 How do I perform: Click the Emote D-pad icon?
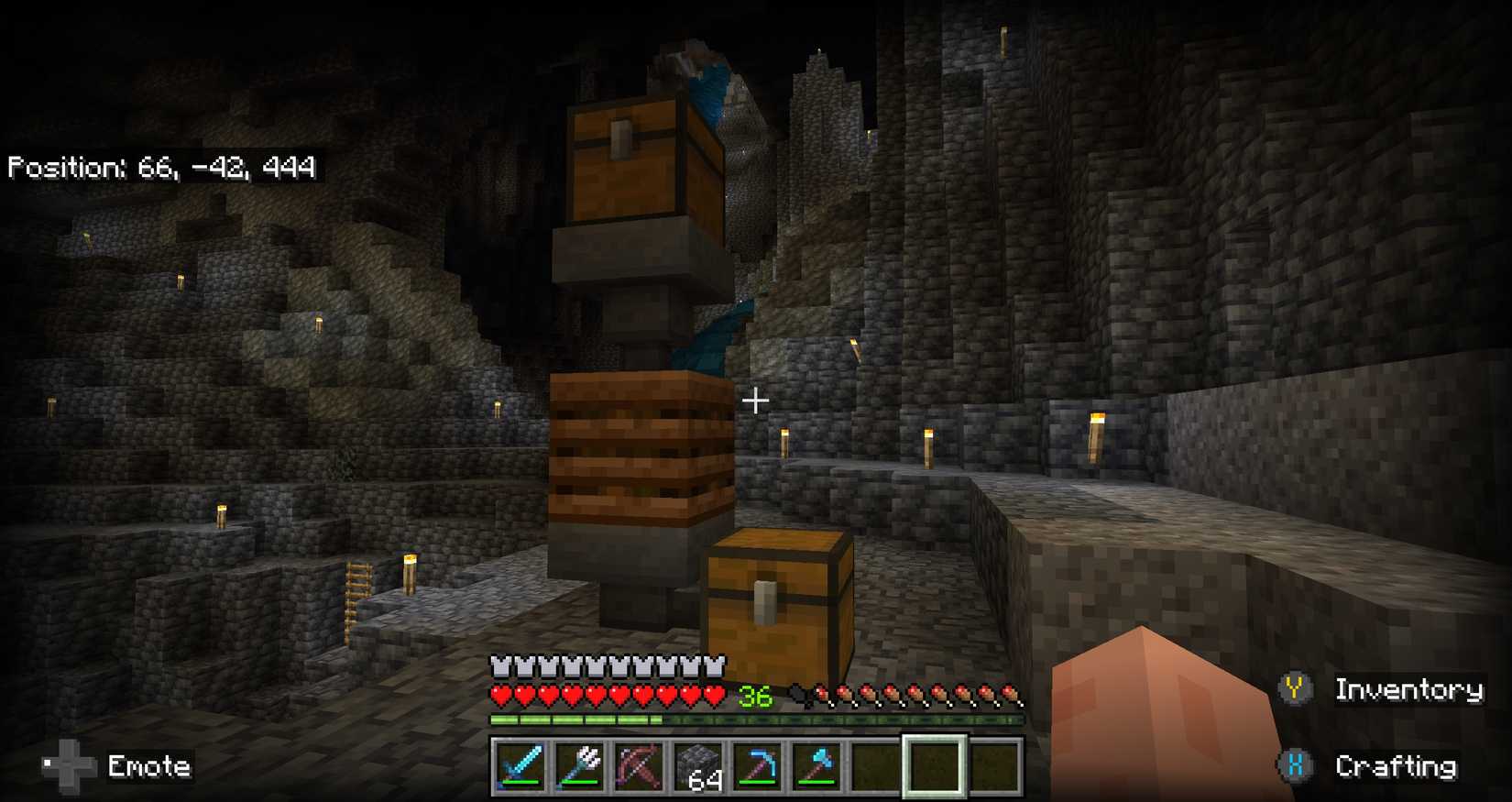coord(69,764)
